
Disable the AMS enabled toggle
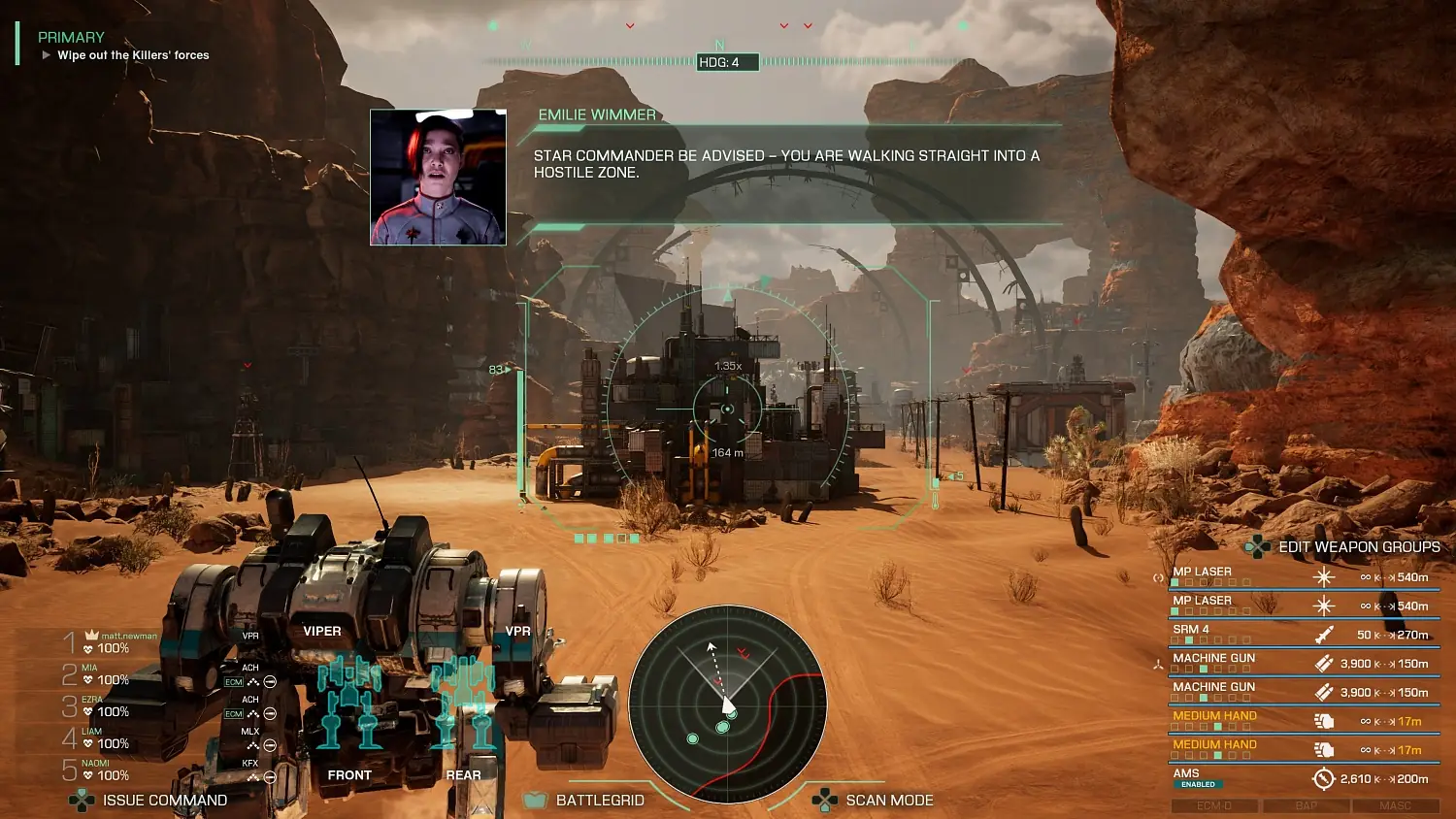pyautogui.click(x=1201, y=785)
